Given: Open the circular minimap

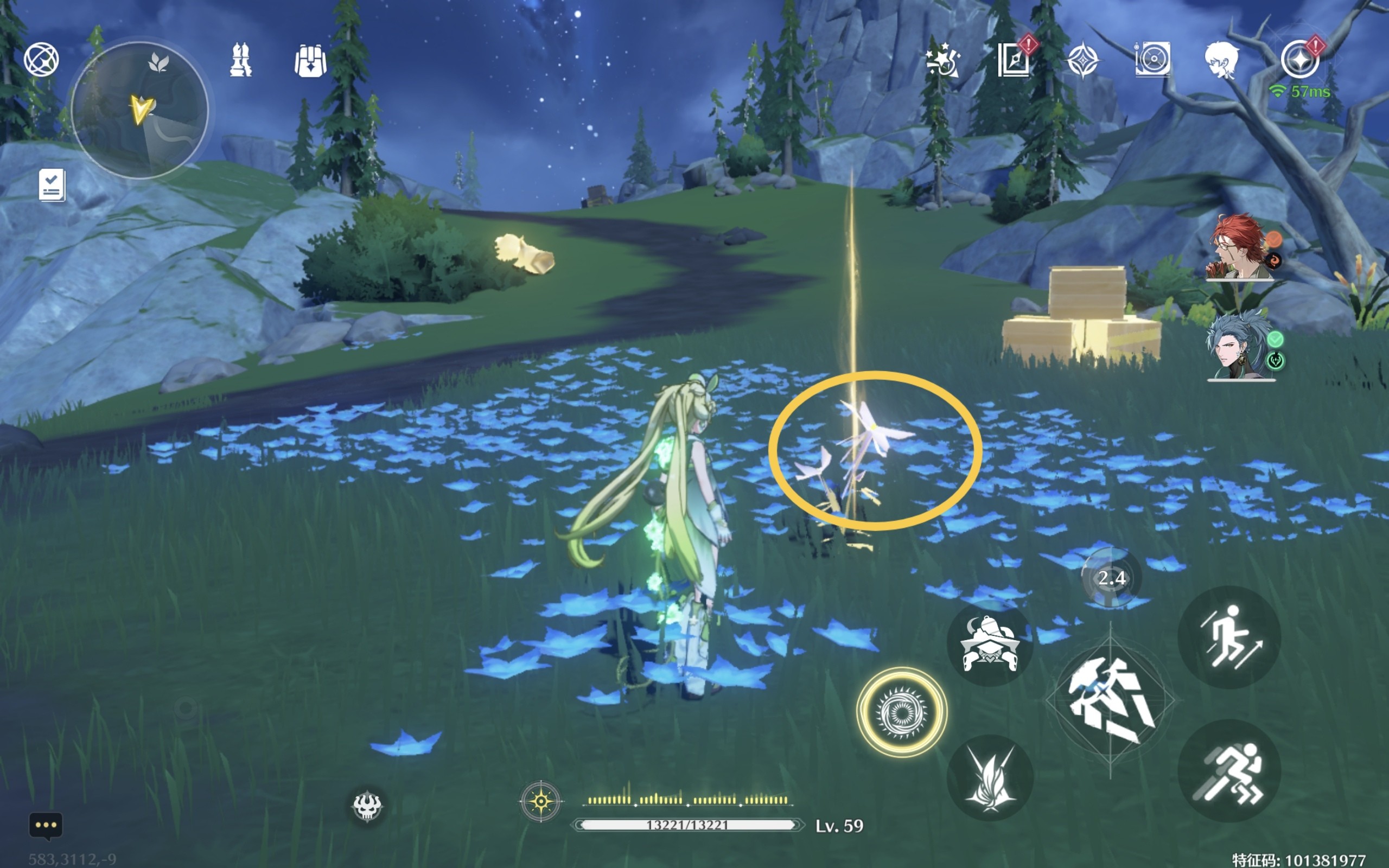Looking at the screenshot, I should click(139, 110).
